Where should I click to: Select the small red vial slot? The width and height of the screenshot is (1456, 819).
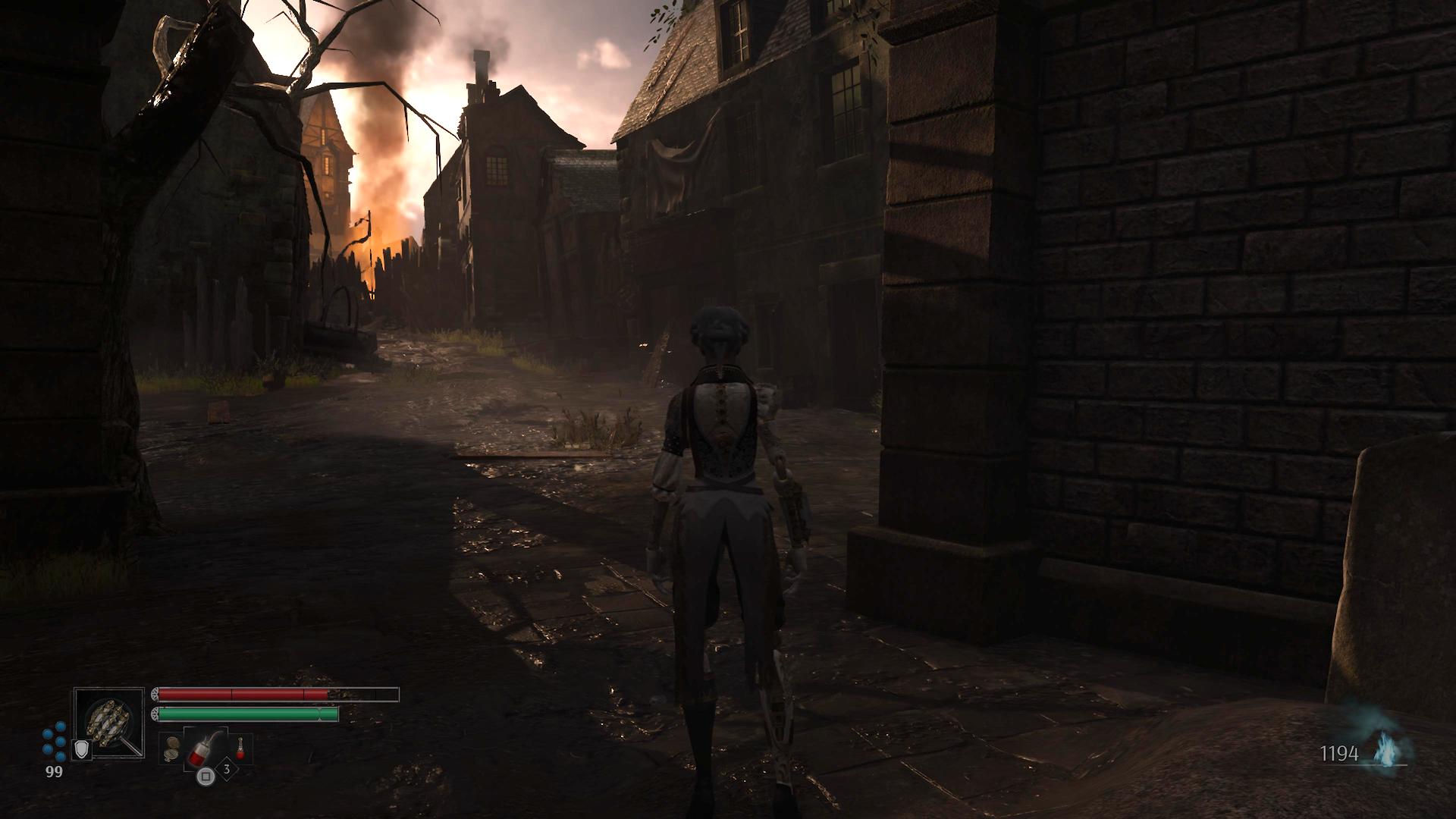(x=241, y=749)
